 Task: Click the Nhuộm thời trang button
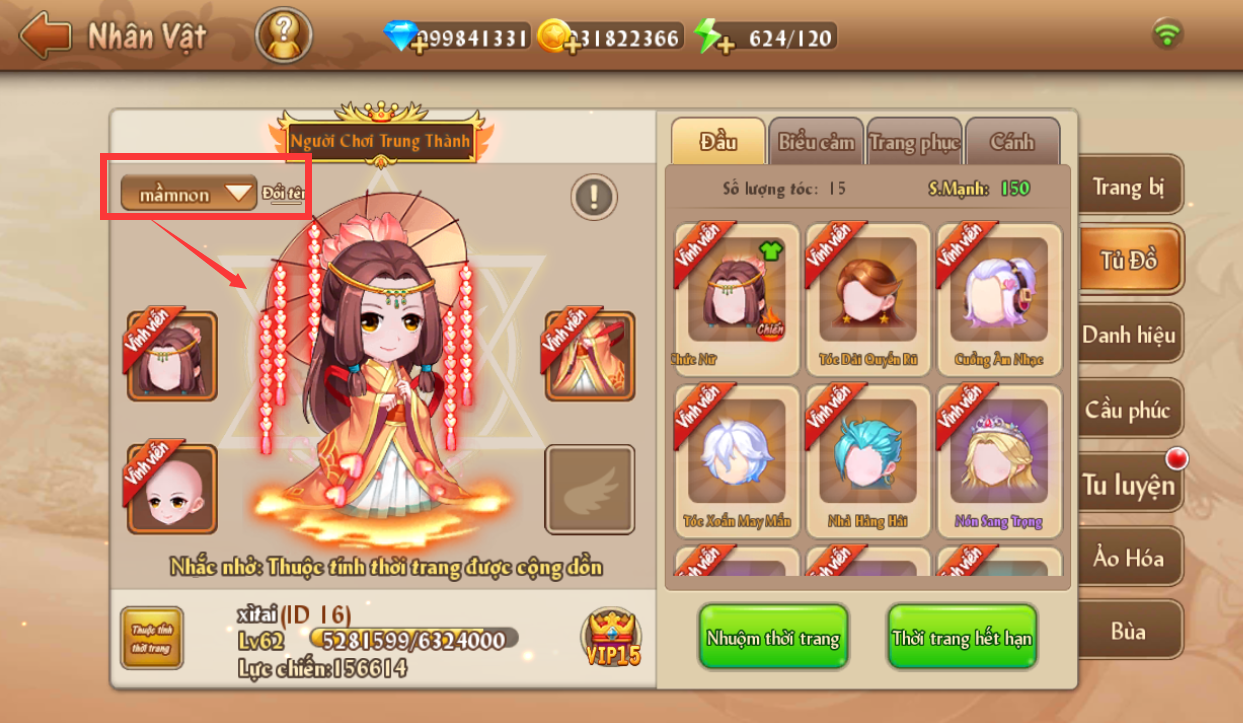(772, 638)
